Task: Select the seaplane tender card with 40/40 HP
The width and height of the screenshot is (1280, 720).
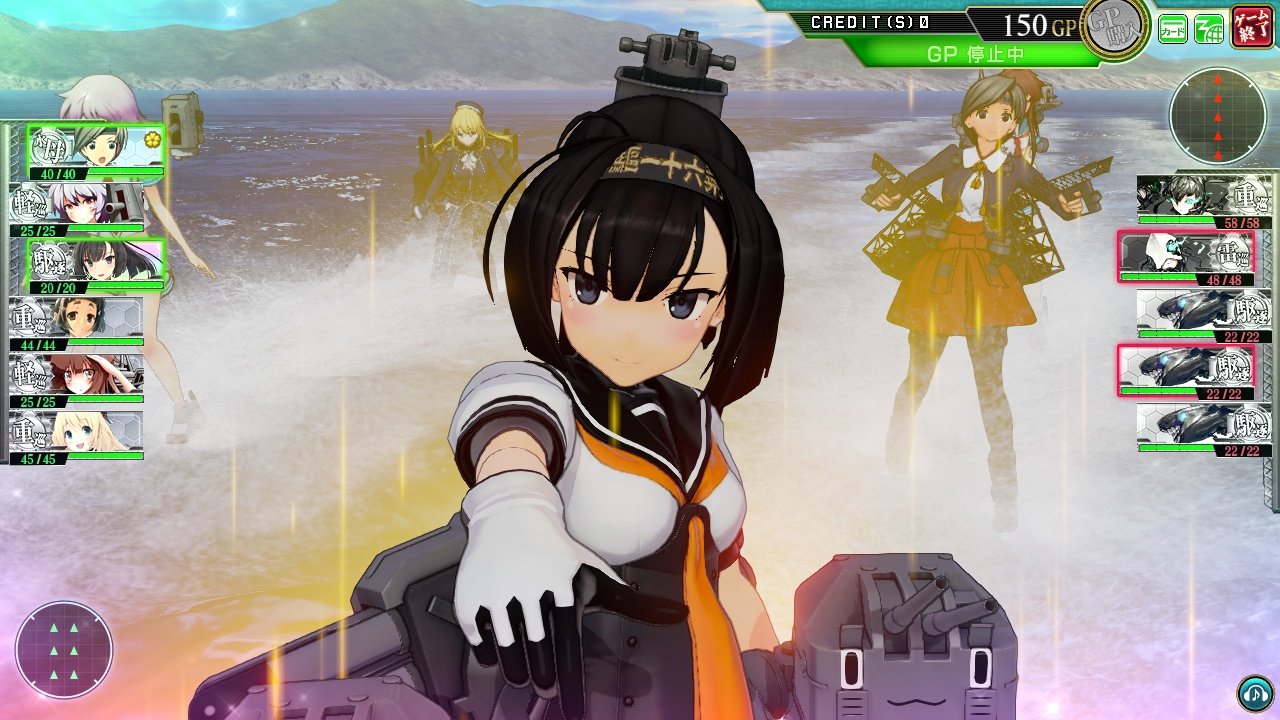Action: click(95, 150)
